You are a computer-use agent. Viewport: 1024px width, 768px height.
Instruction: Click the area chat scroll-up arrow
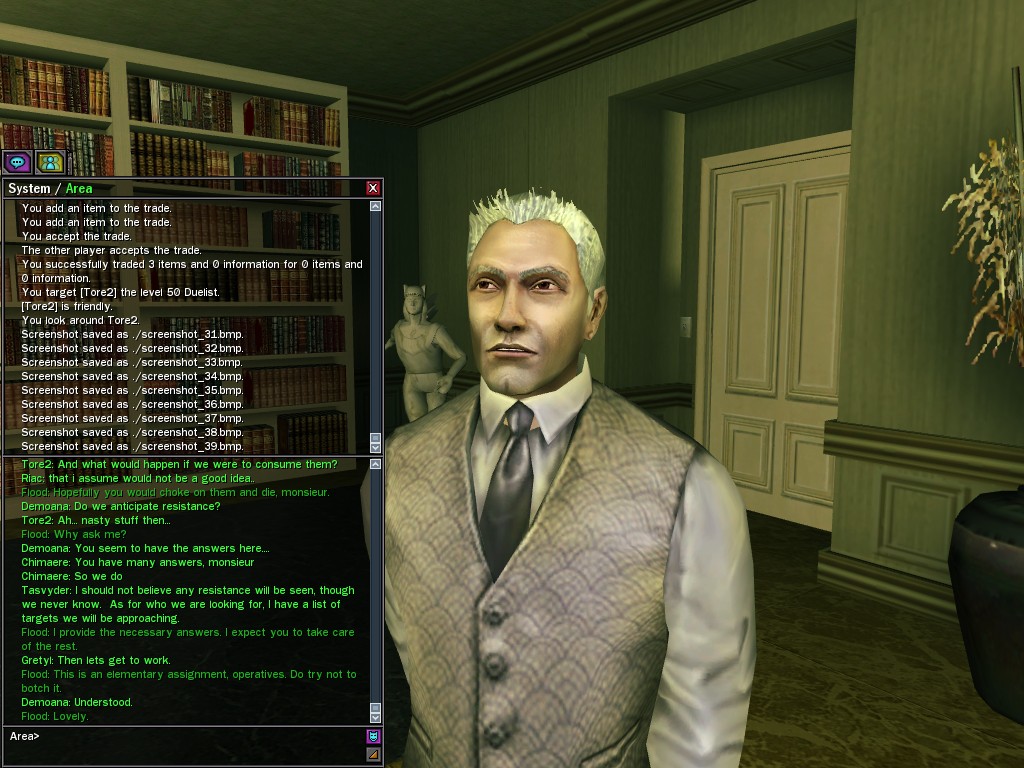[x=375, y=464]
